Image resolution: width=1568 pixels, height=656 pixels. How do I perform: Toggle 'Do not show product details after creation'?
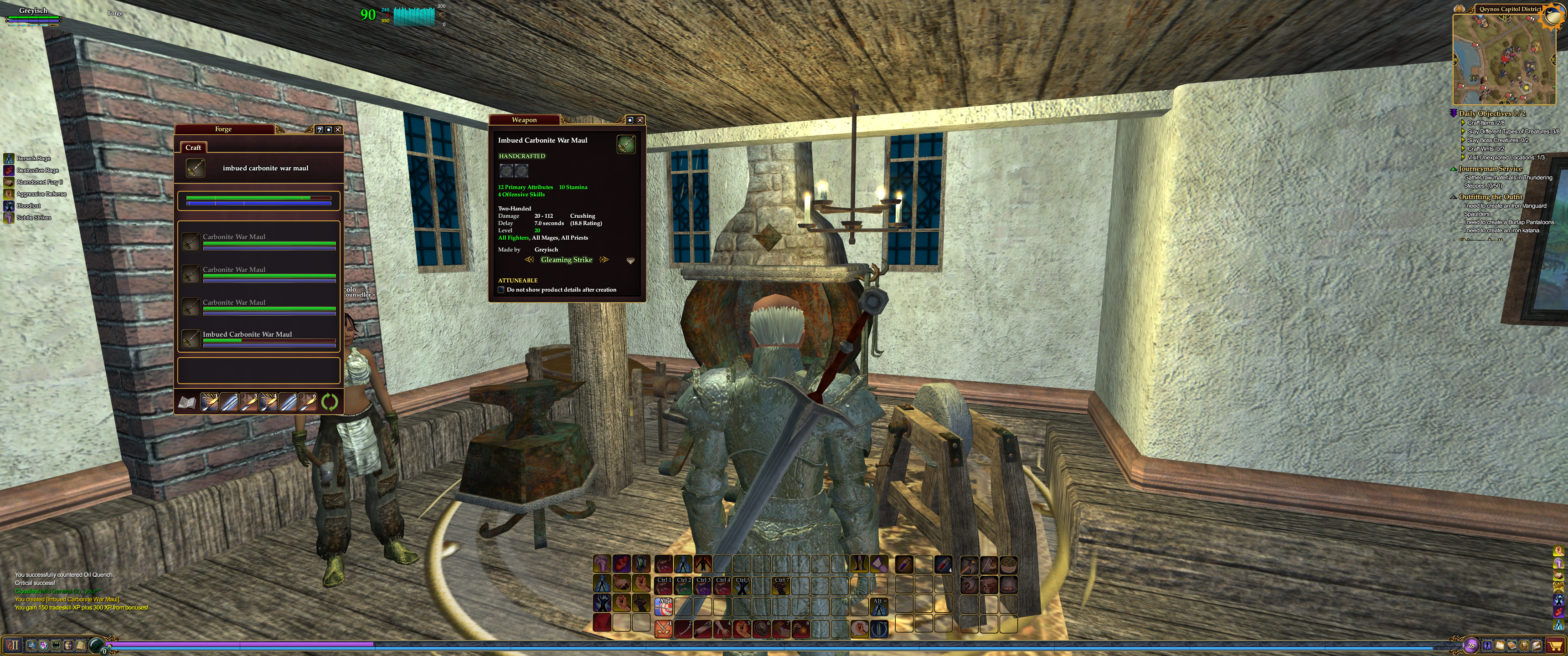[501, 290]
